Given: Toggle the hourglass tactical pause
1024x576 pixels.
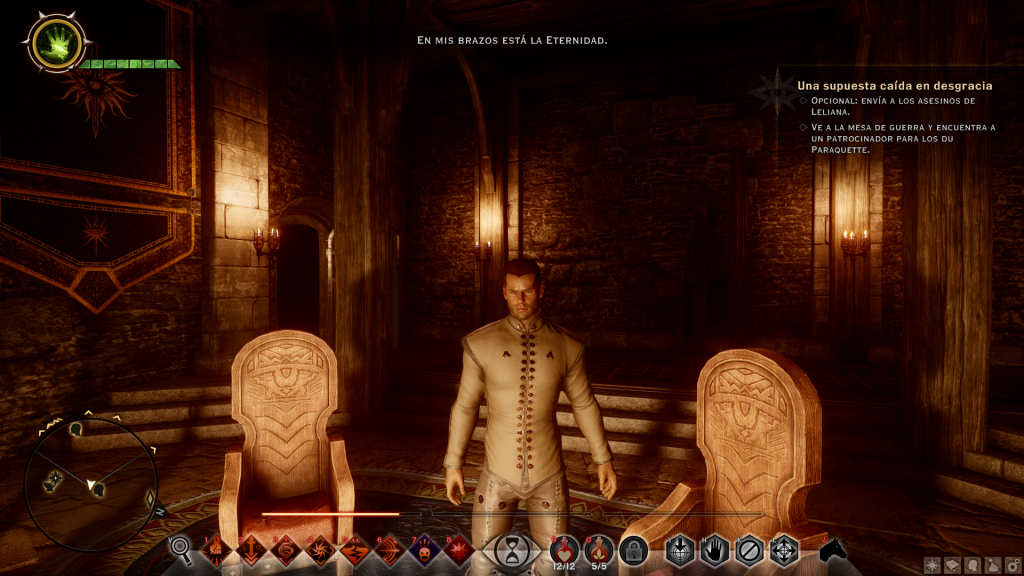Looking at the screenshot, I should tap(514, 549).
